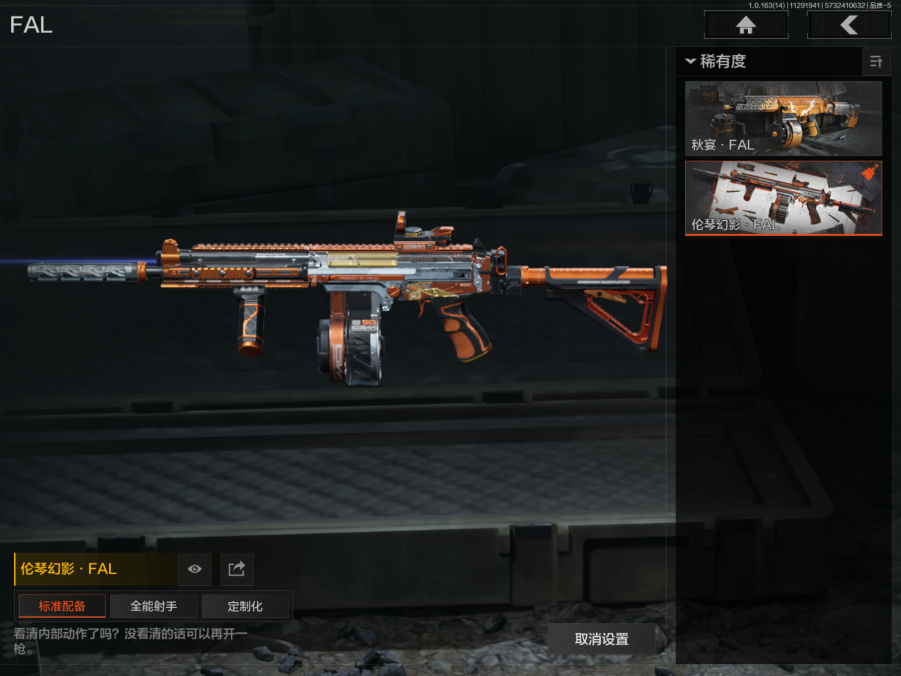901x676 pixels.
Task: Show the 定制化 customization tab
Action: pos(245,606)
